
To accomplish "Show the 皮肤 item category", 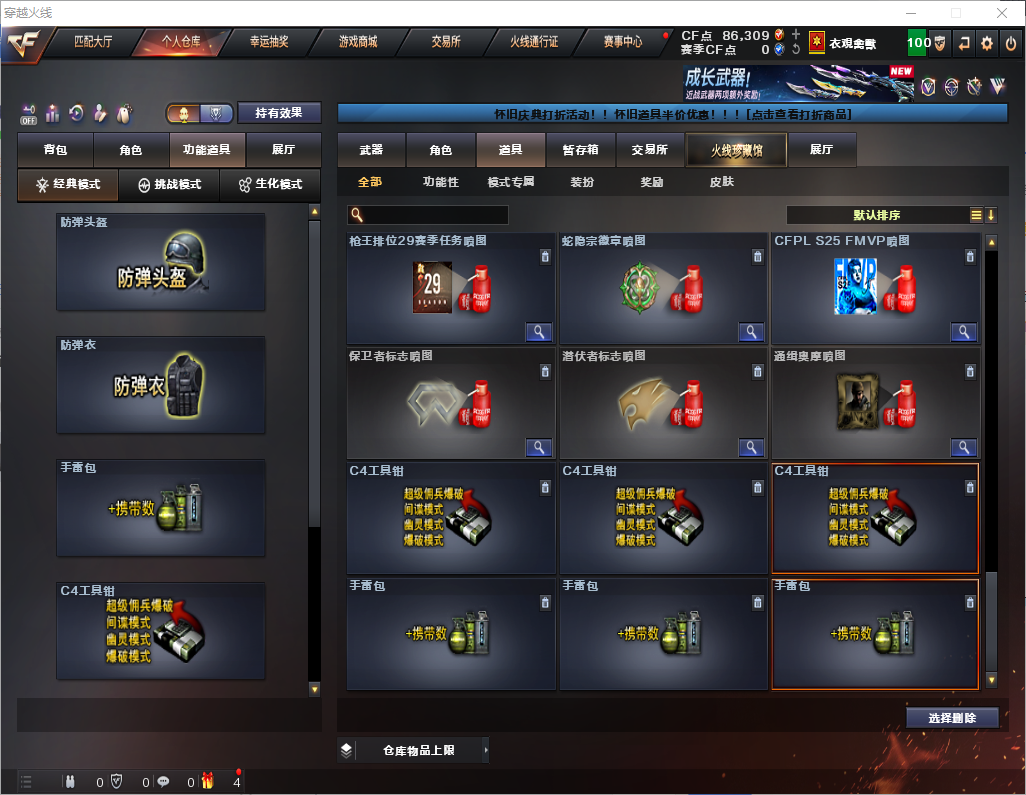I will [x=721, y=182].
